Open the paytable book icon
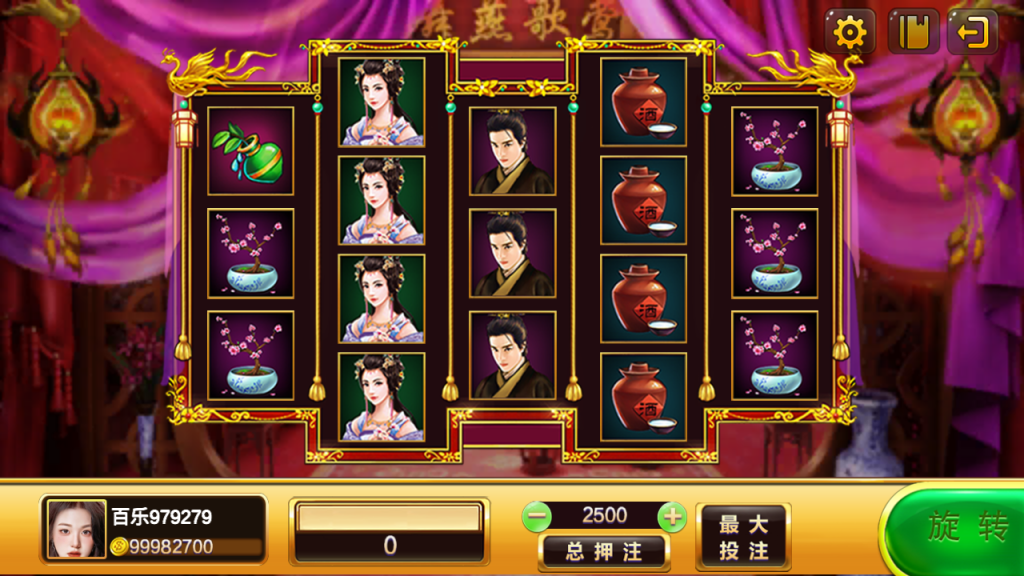This screenshot has height=576, width=1024. coord(913,33)
